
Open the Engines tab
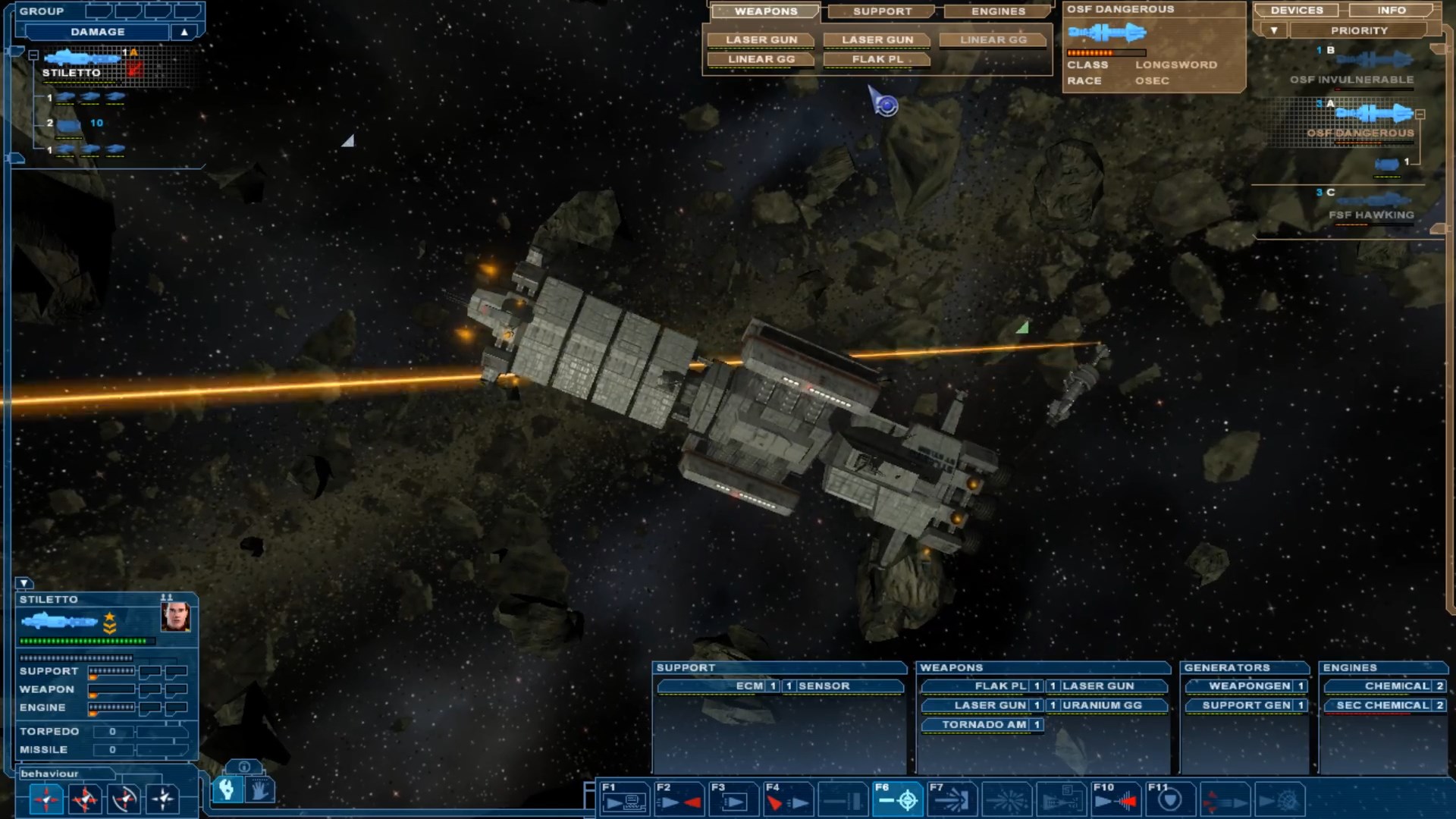click(x=998, y=11)
